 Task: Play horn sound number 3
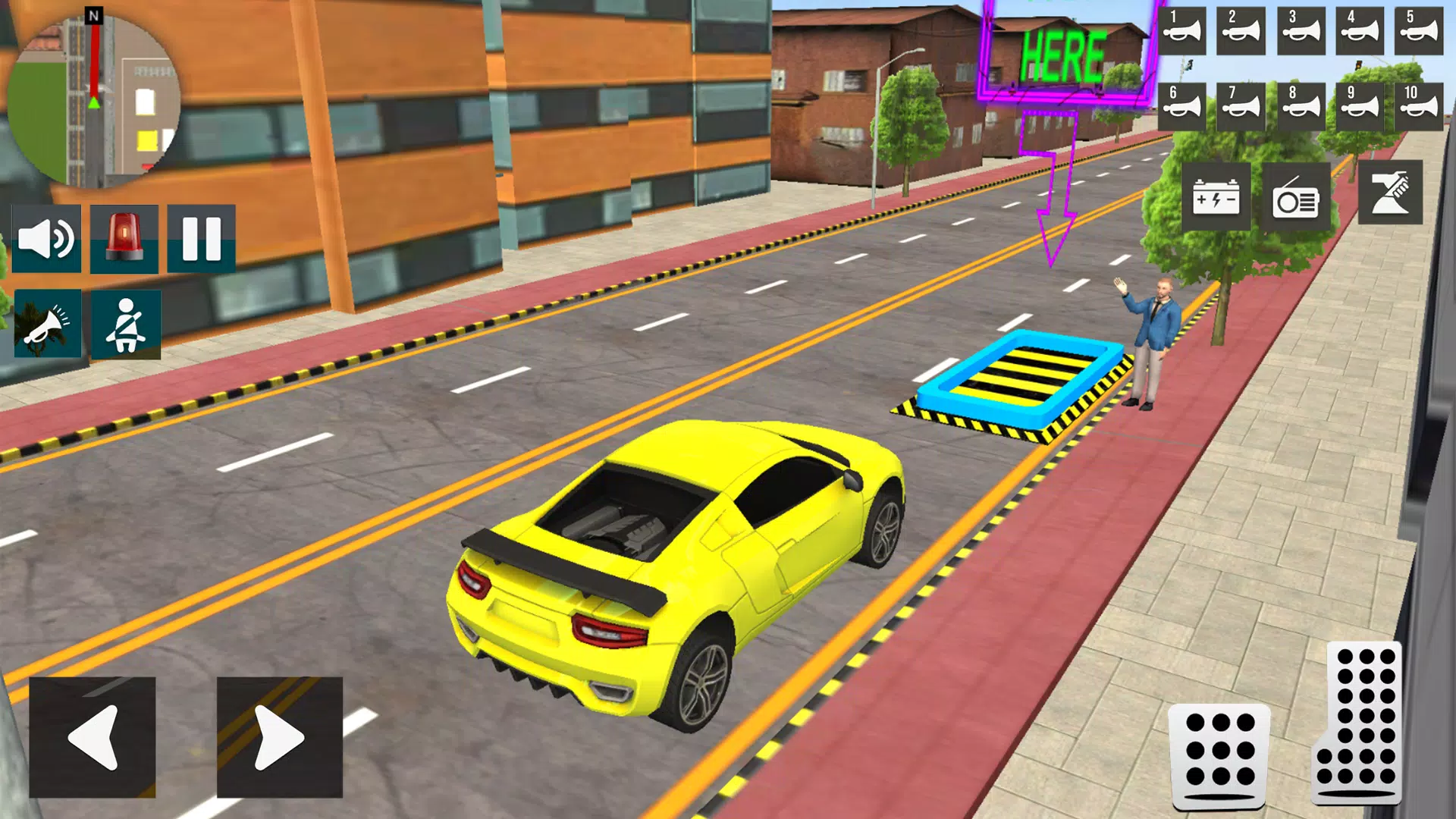point(1301,32)
